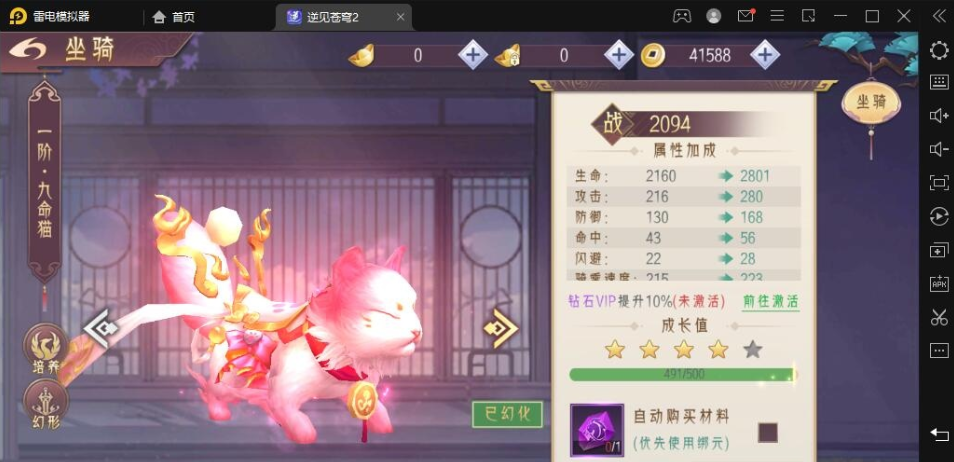
Task: Show the previous mount with left arrow
Action: (x=101, y=326)
